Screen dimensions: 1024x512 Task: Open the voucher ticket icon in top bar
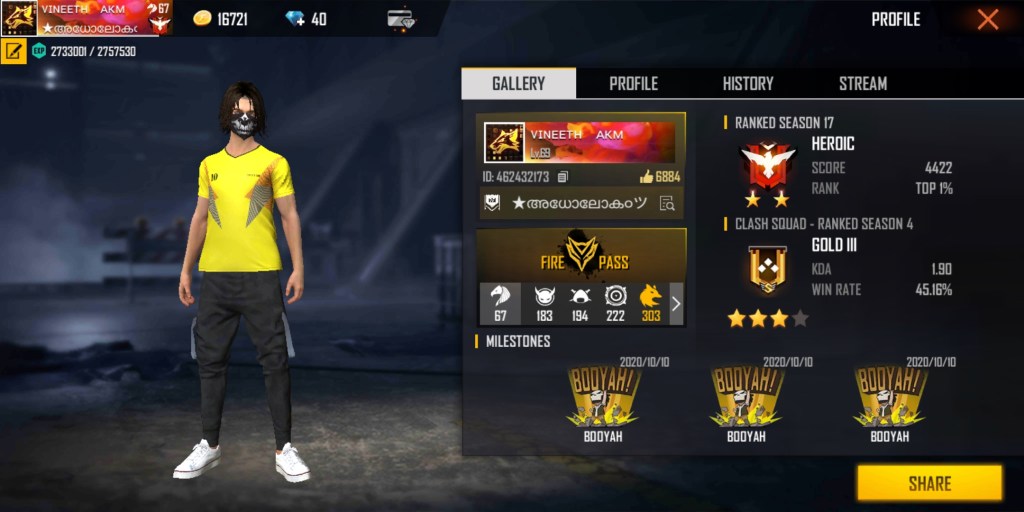pos(402,19)
